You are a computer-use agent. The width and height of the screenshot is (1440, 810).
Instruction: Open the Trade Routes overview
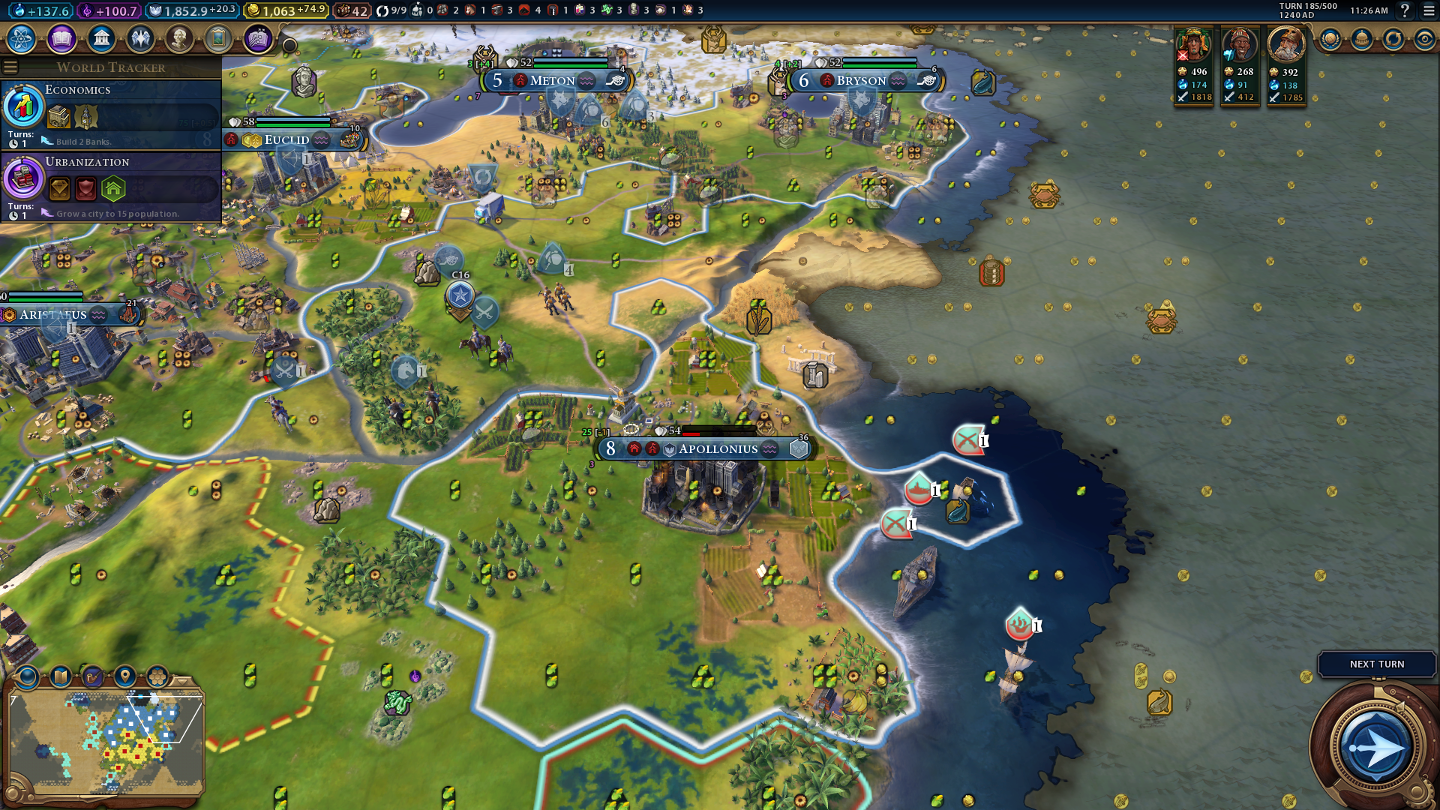1394,39
